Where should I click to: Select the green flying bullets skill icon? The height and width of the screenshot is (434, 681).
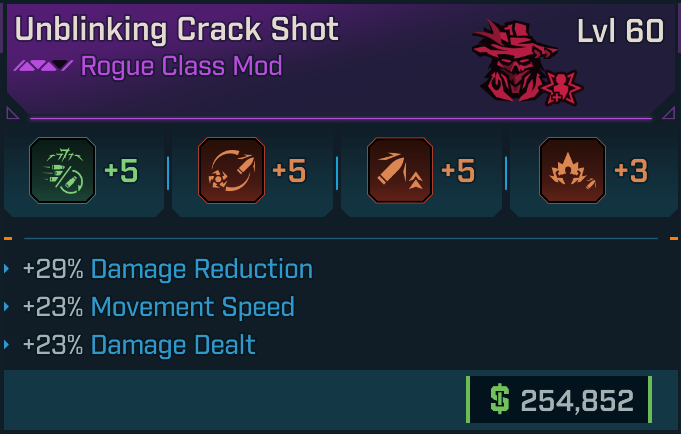click(61, 172)
